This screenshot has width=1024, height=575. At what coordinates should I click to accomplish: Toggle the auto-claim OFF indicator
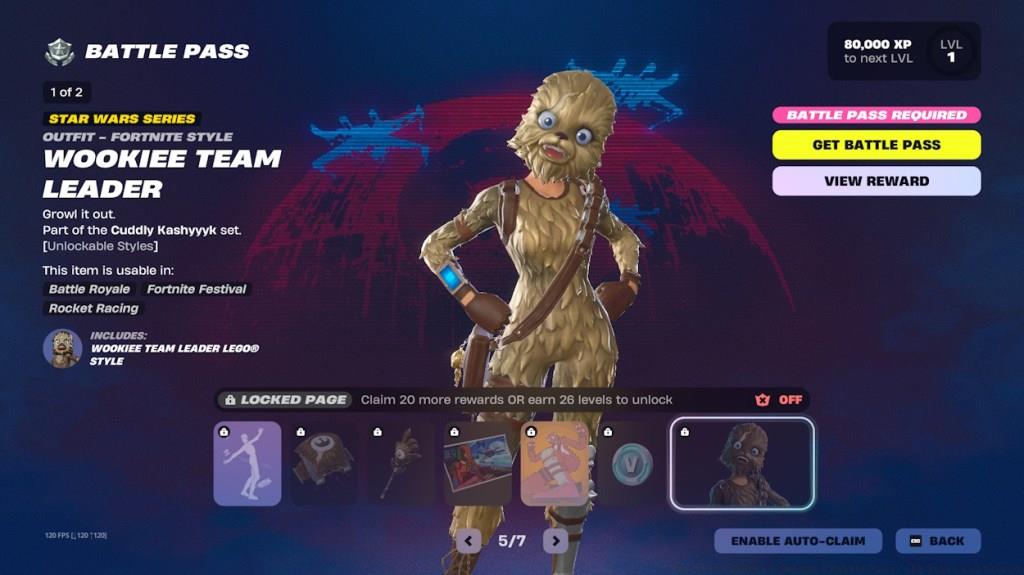tap(779, 400)
